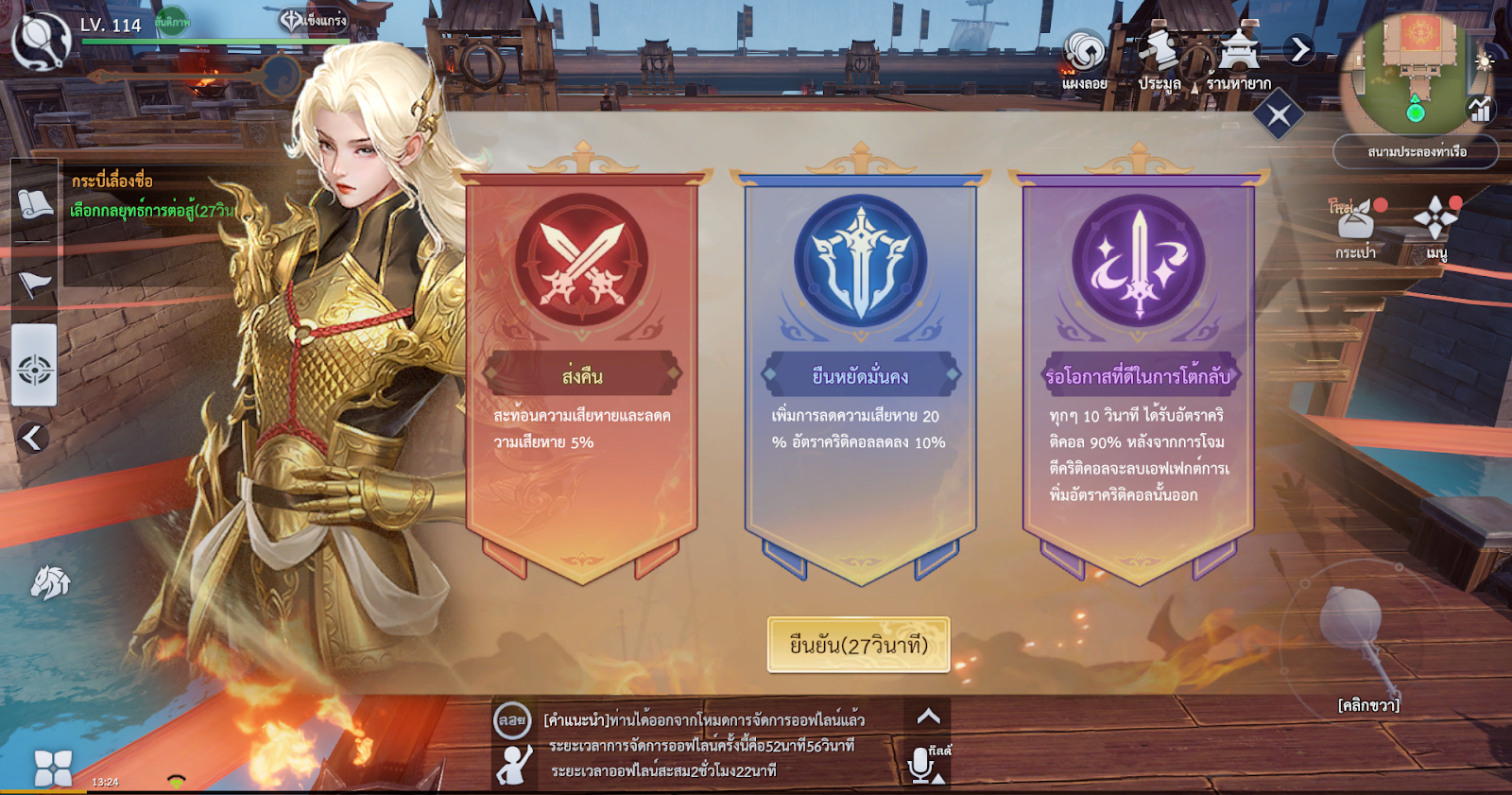Close the strategy selection panel
Image resolution: width=1512 pixels, height=795 pixels.
tap(1279, 116)
